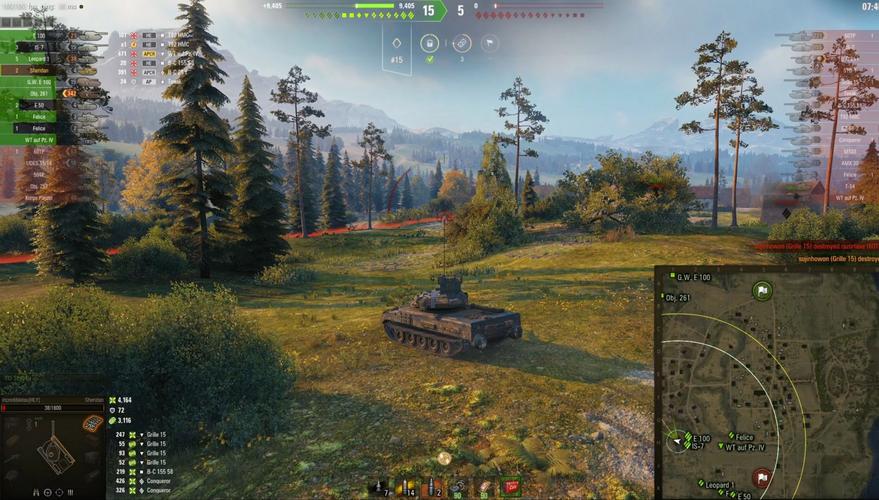Select the first shell type with 7 rounds
The height and width of the screenshot is (500, 879).
pos(381,487)
